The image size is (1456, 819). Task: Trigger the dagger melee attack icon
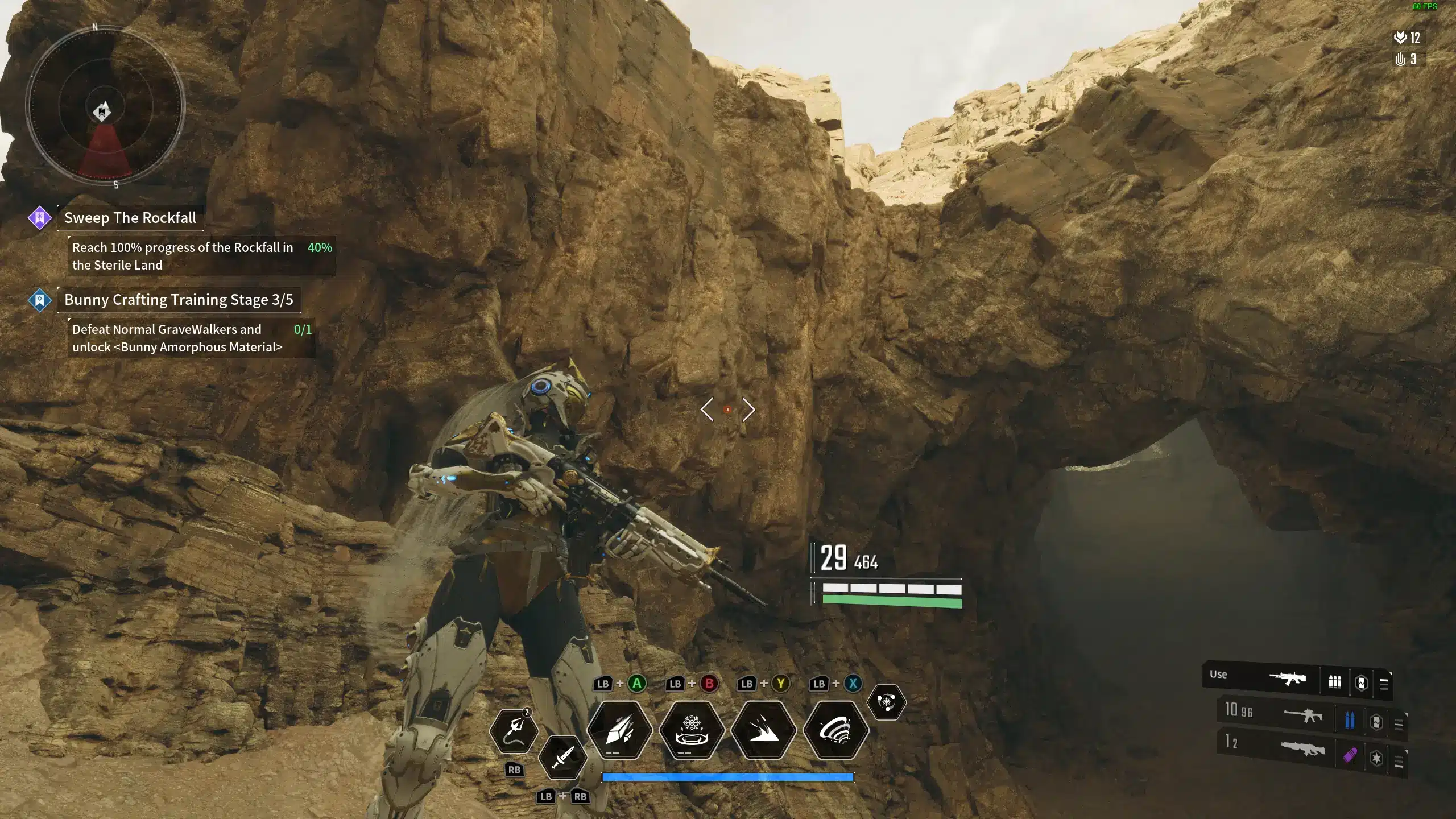click(562, 757)
